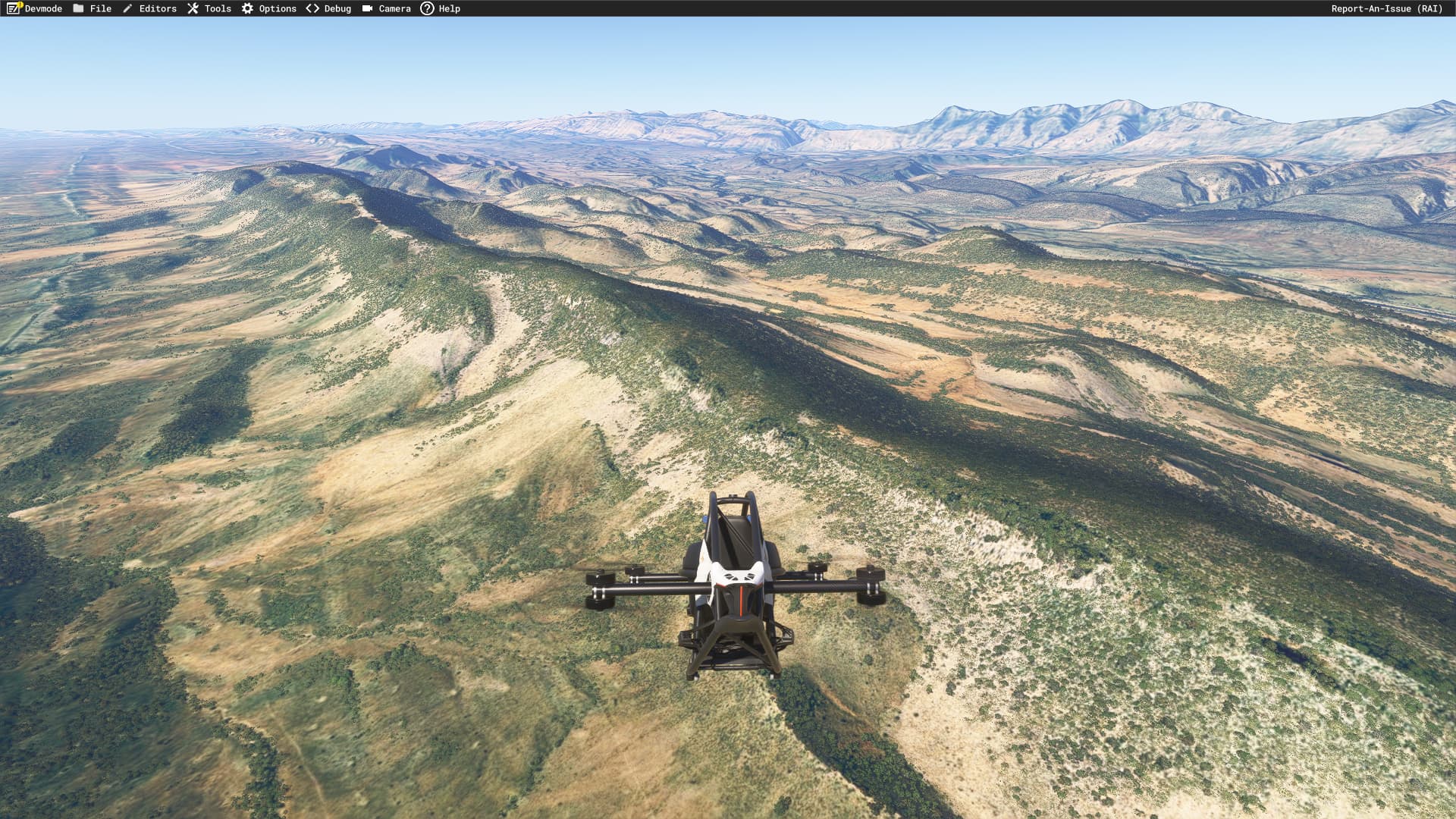Open the Camera menu

(x=387, y=8)
